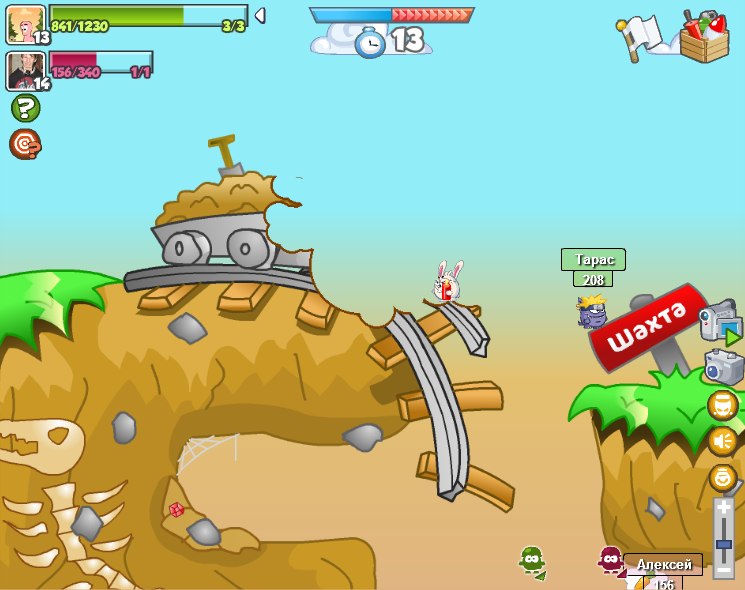
Task: Zoom out with the minus button
Action: [x=723, y=569]
